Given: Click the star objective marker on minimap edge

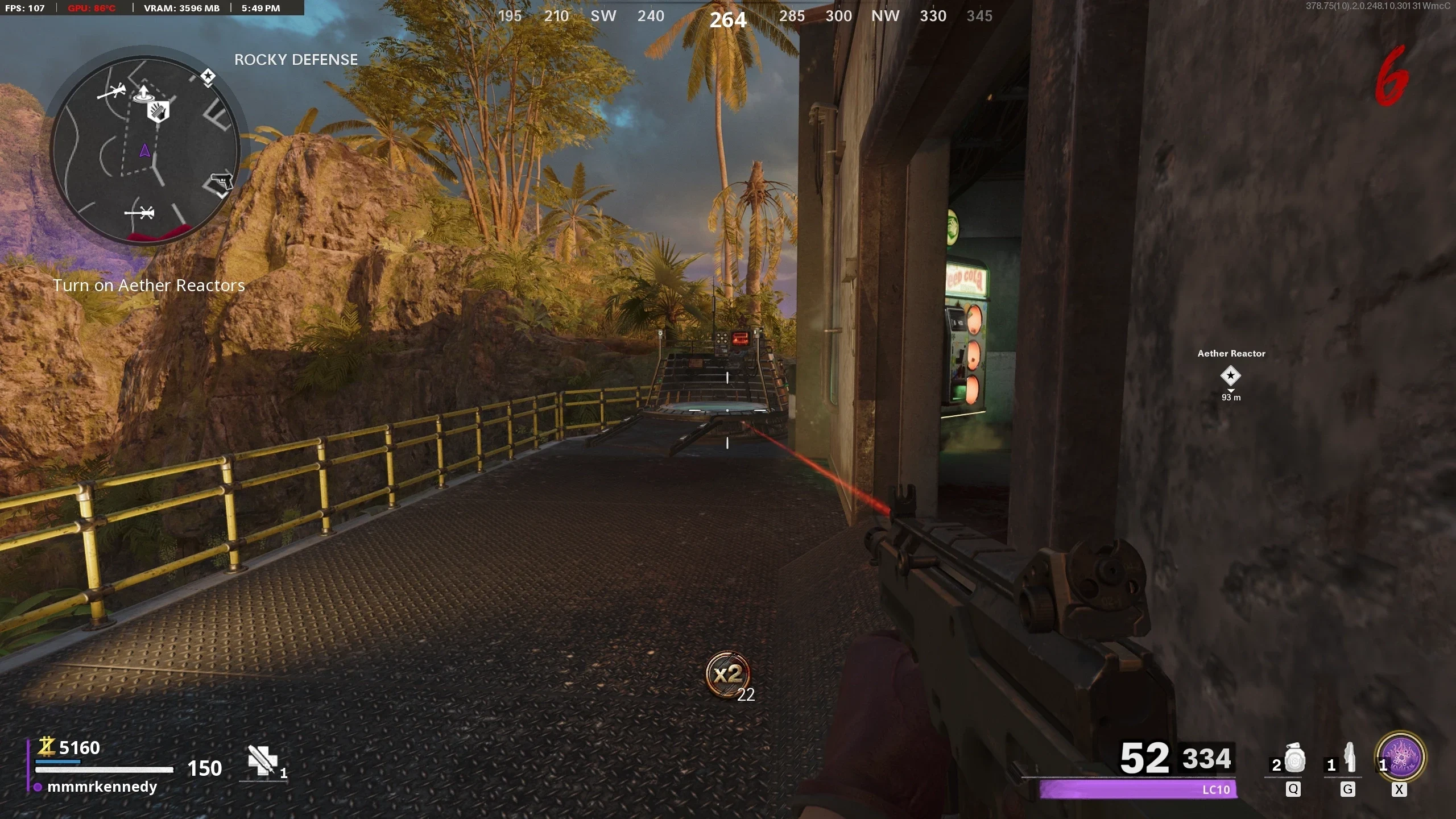Looking at the screenshot, I should point(208,76).
